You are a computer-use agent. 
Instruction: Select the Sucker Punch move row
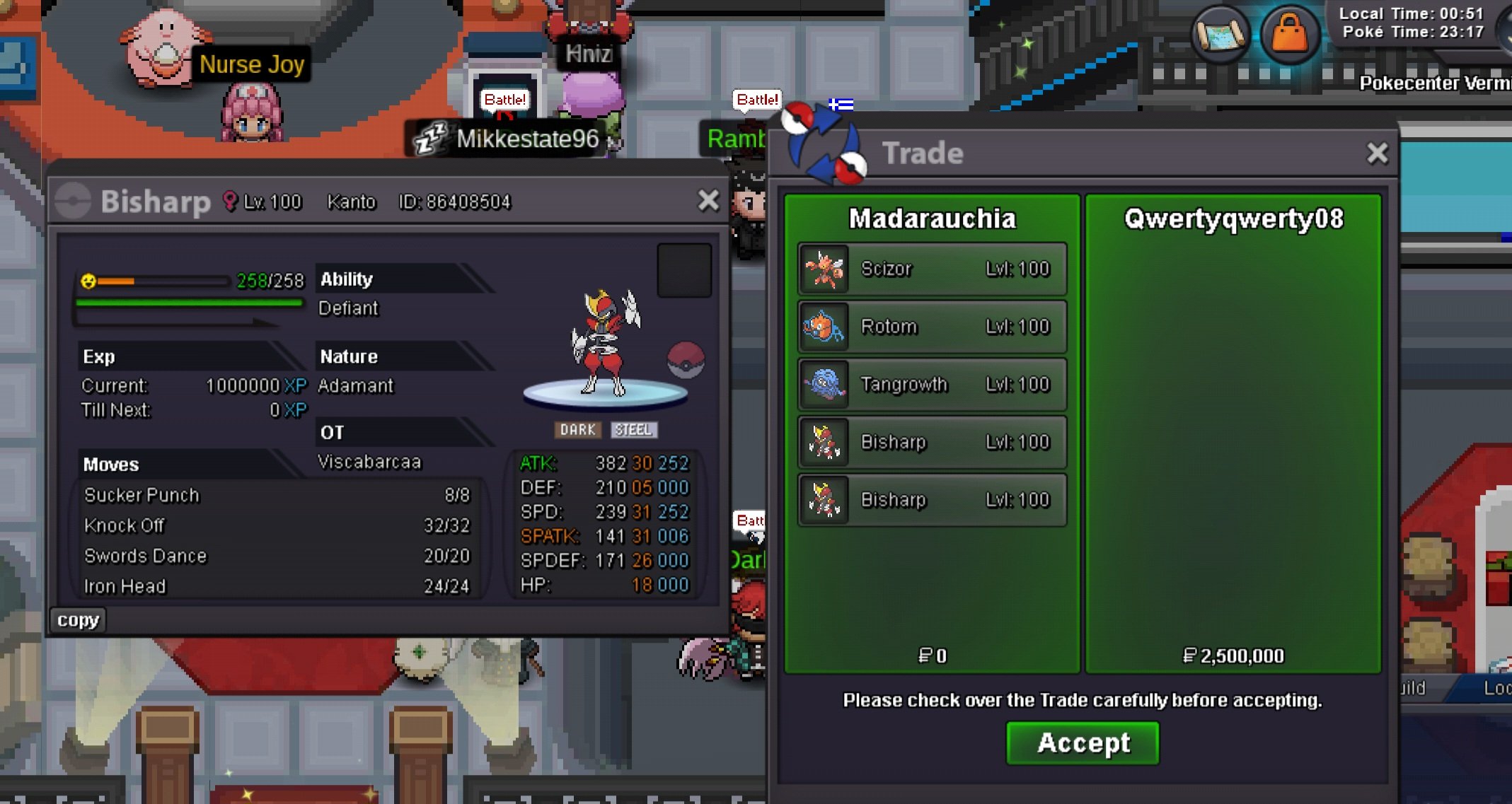(276, 495)
